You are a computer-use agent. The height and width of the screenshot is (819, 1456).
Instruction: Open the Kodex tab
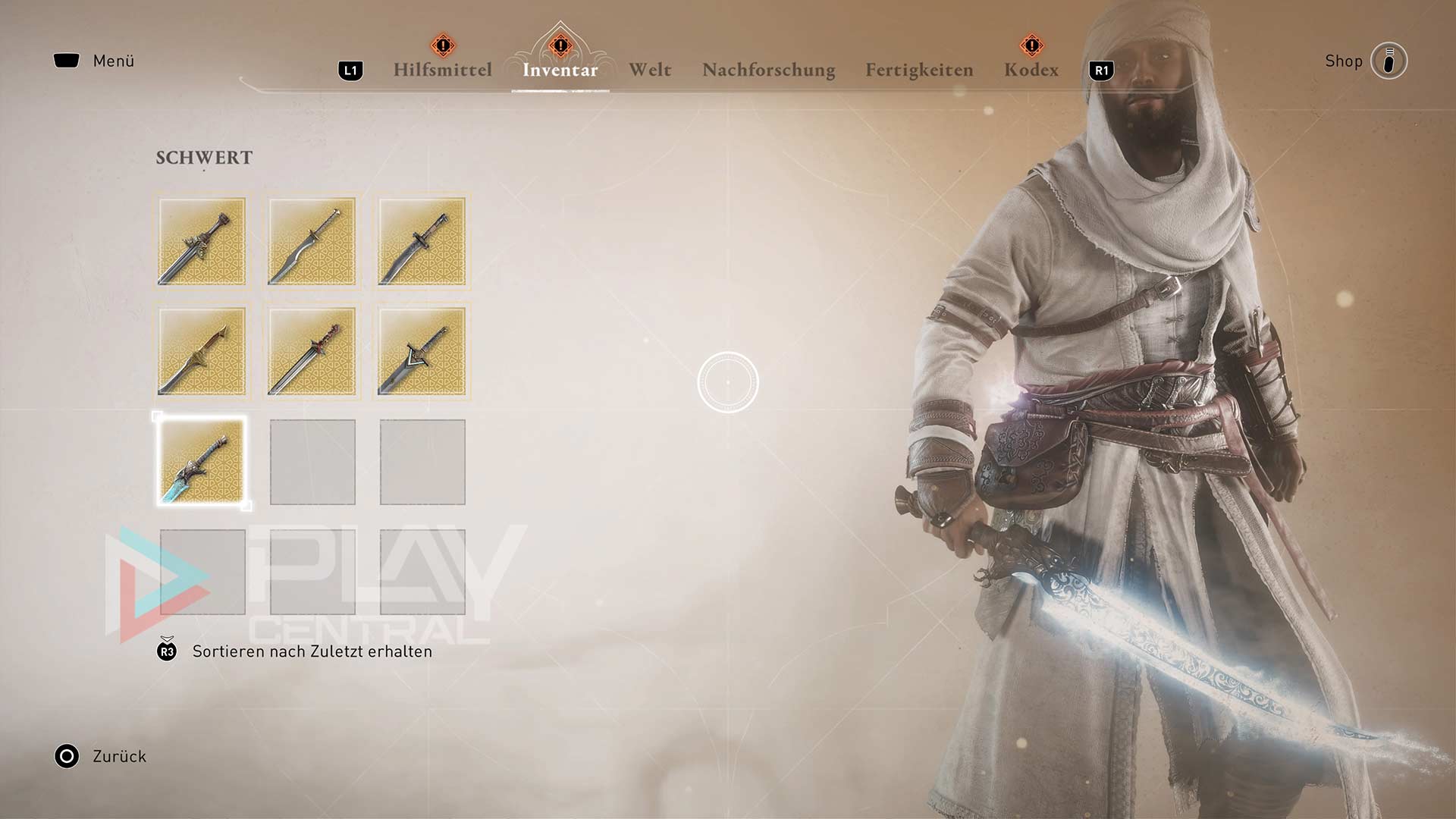pos(1031,70)
